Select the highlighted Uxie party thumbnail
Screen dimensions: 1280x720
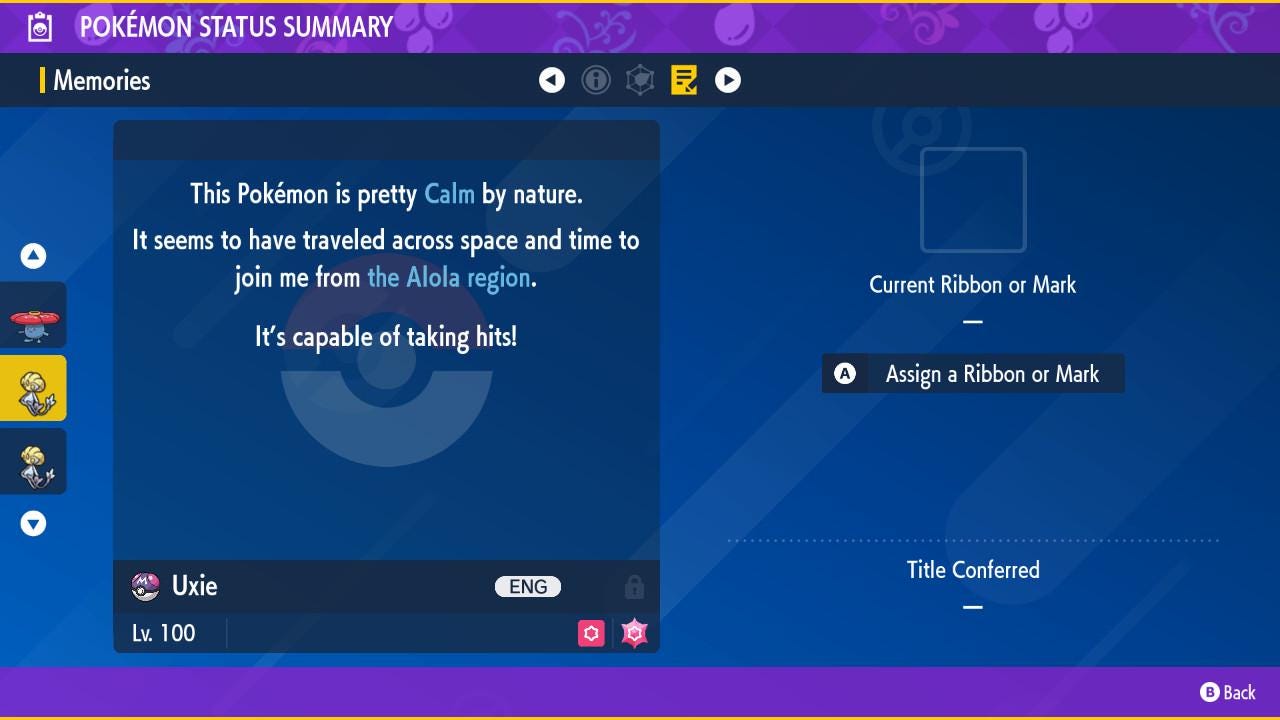coord(34,388)
